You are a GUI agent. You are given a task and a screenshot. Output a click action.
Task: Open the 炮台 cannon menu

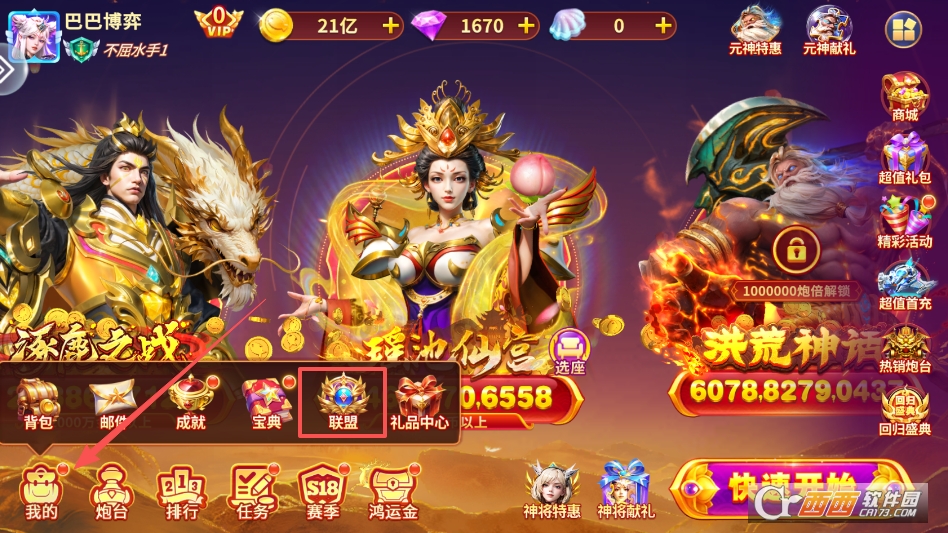[111, 492]
